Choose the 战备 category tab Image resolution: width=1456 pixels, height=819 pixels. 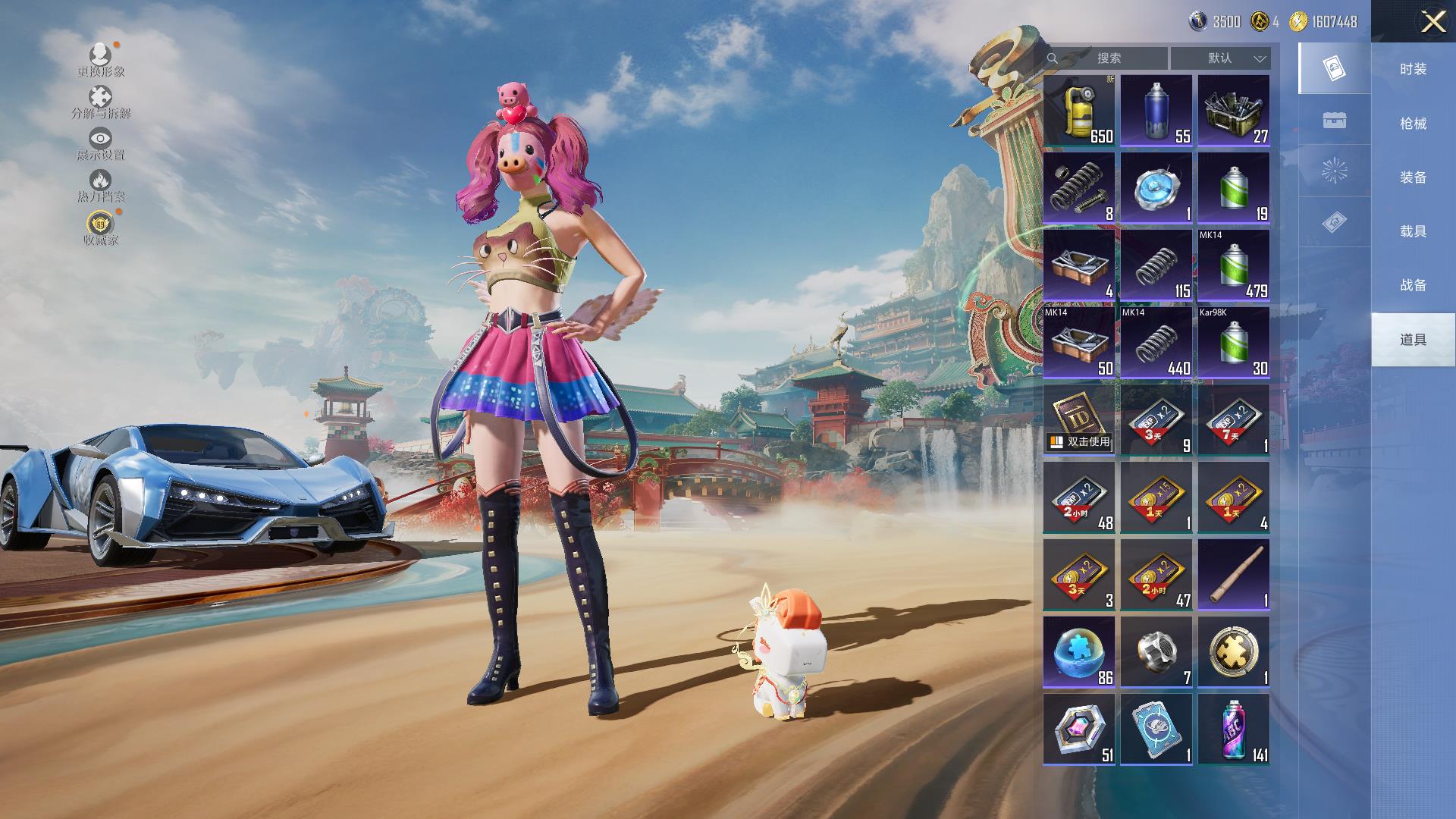pyautogui.click(x=1413, y=285)
